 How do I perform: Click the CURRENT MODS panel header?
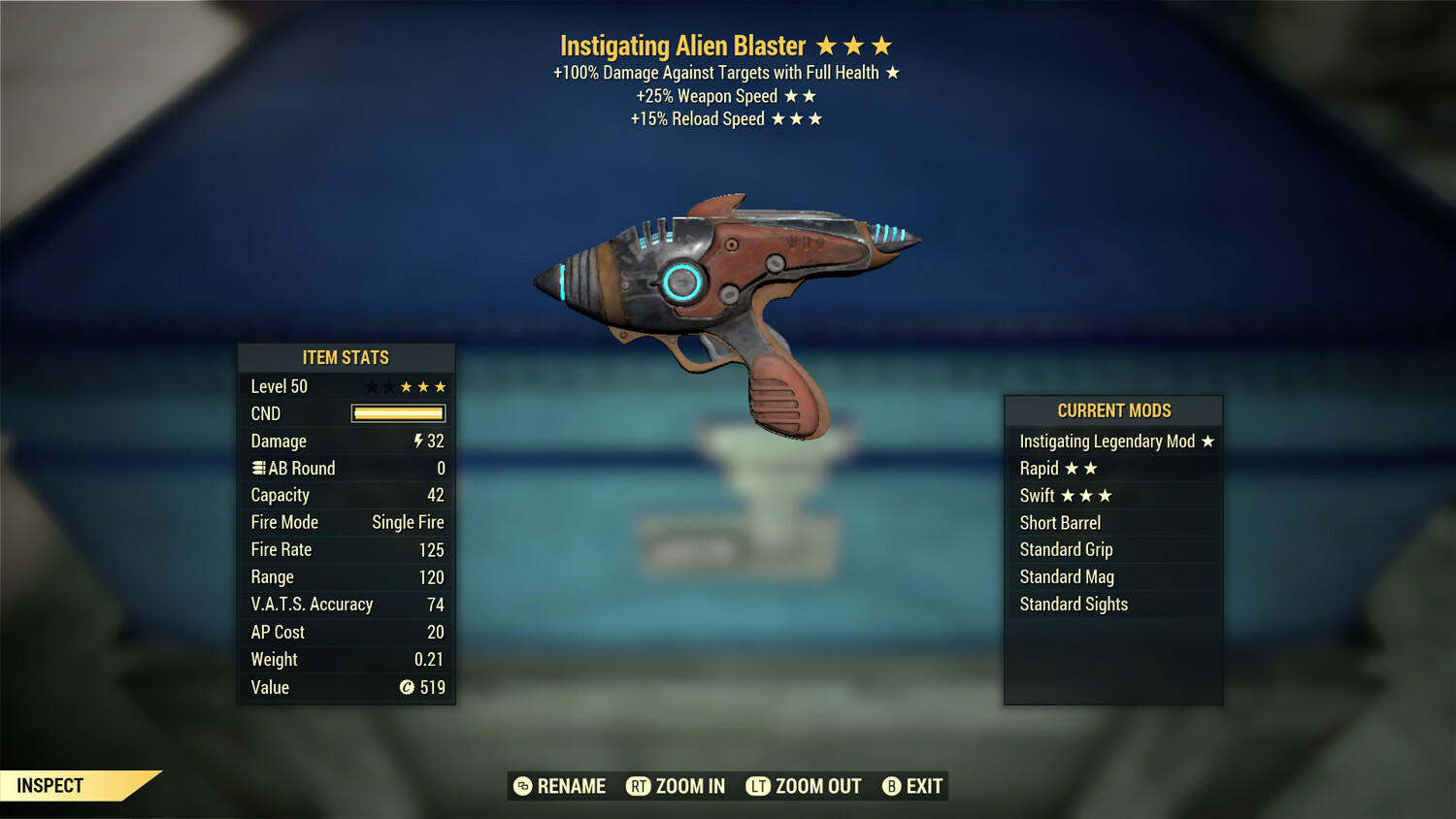tap(1113, 410)
